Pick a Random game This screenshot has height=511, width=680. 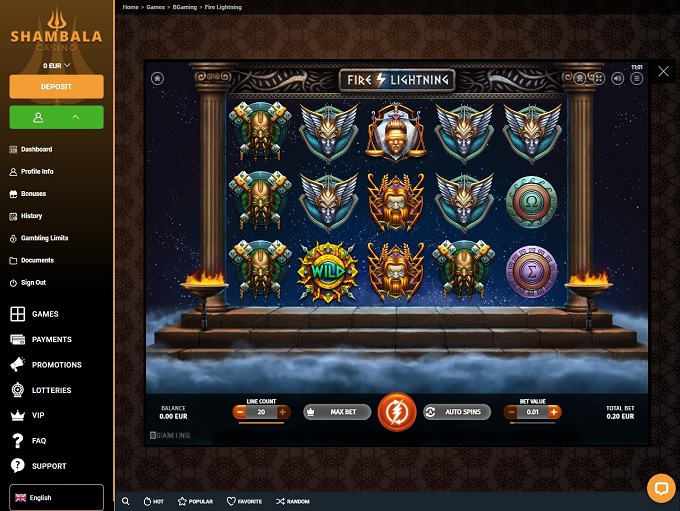293,501
